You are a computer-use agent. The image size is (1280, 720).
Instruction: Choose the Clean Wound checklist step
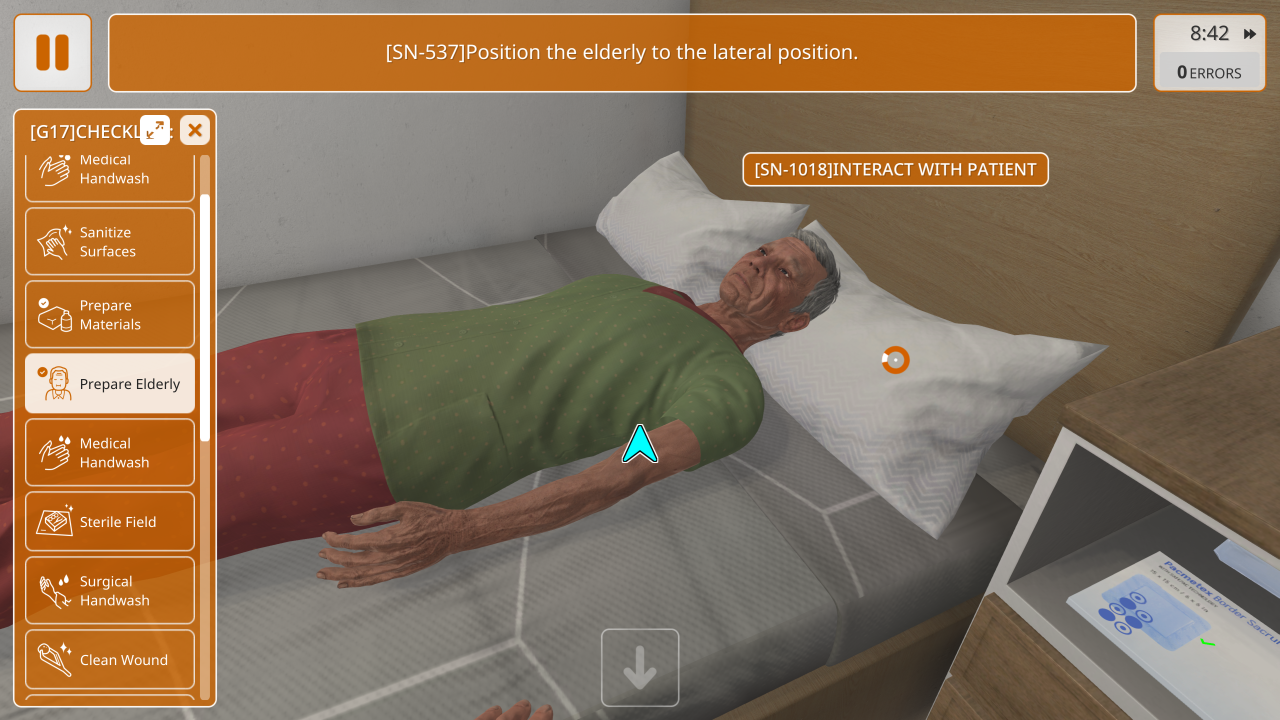coord(110,660)
